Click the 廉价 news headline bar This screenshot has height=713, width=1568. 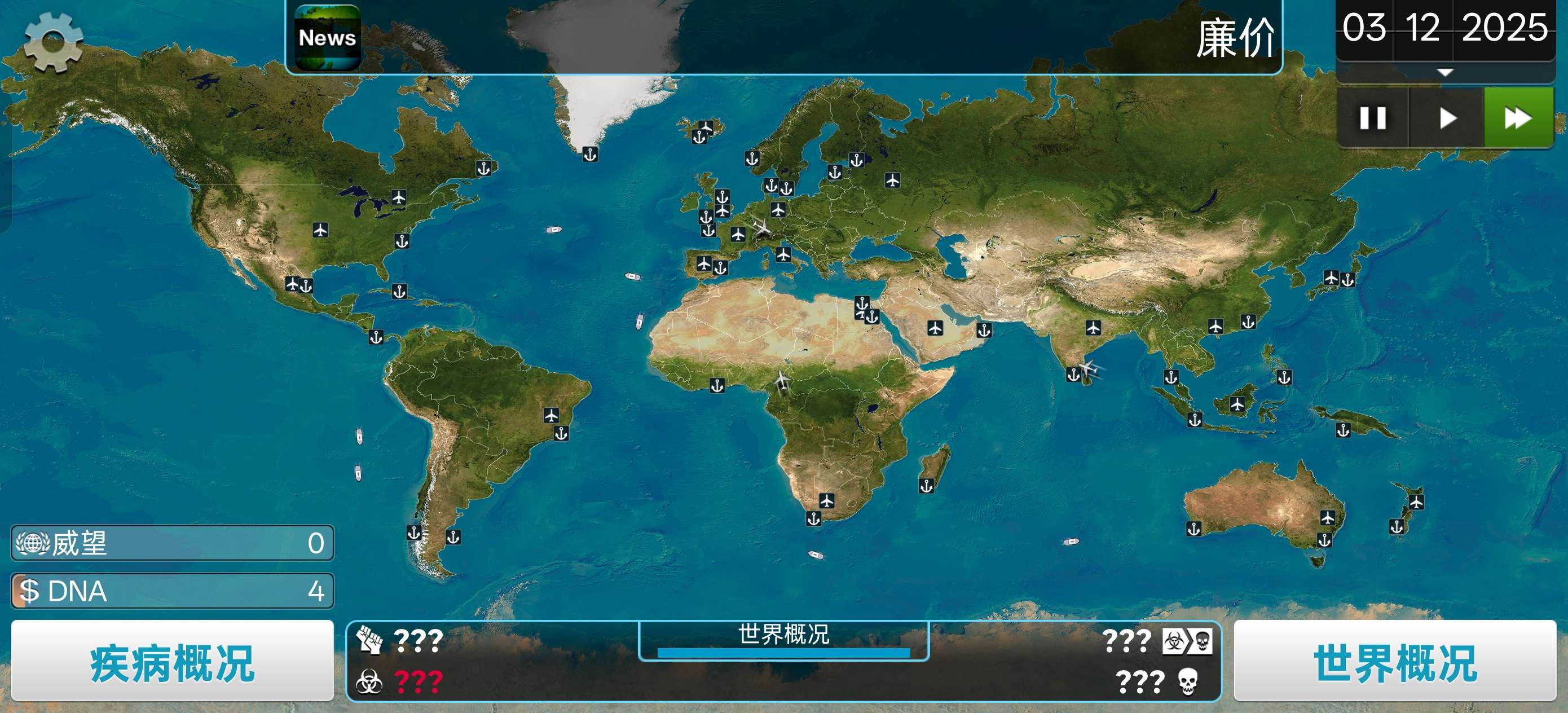(791, 38)
